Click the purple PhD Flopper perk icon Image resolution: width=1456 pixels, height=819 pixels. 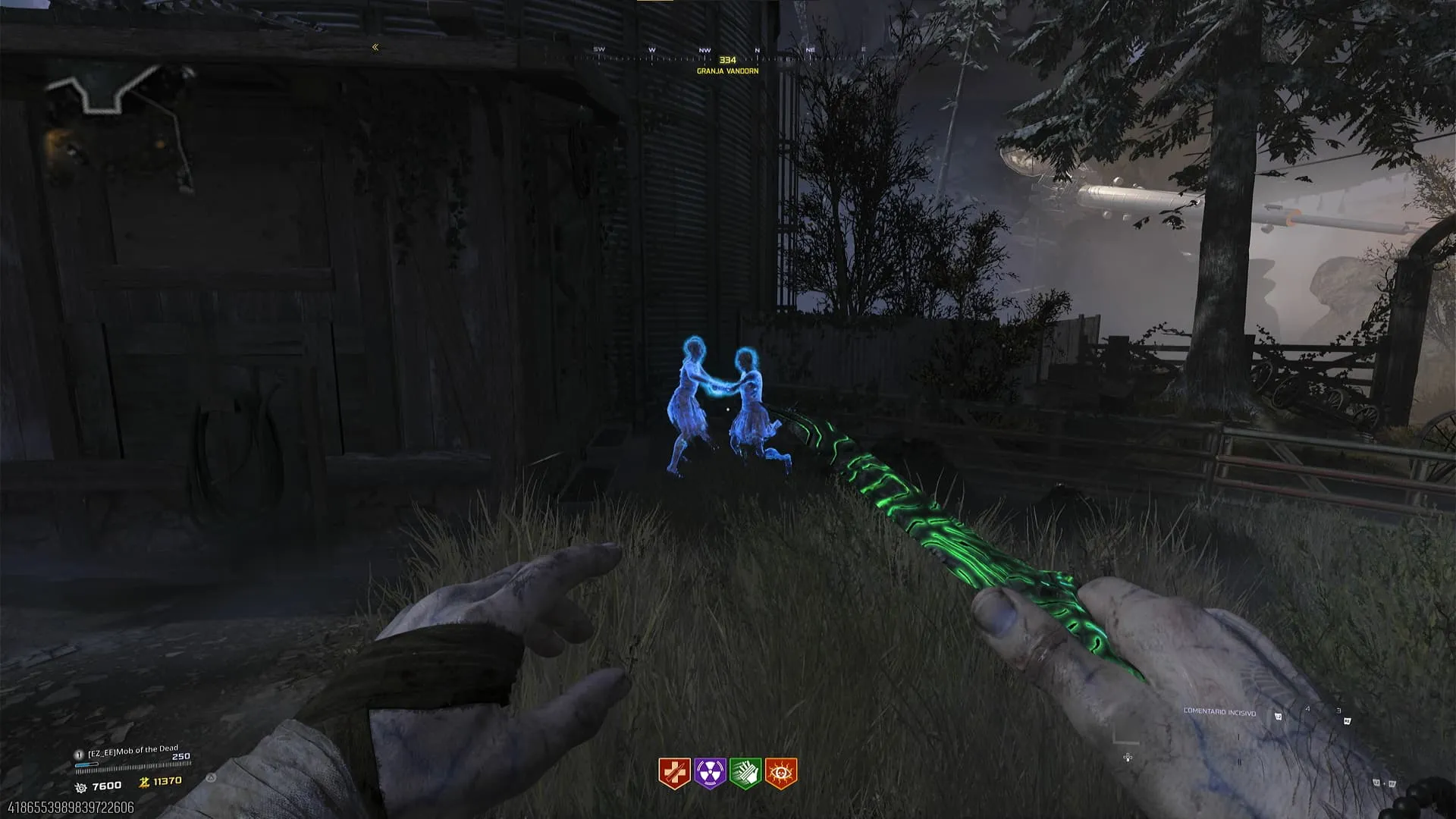[710, 773]
